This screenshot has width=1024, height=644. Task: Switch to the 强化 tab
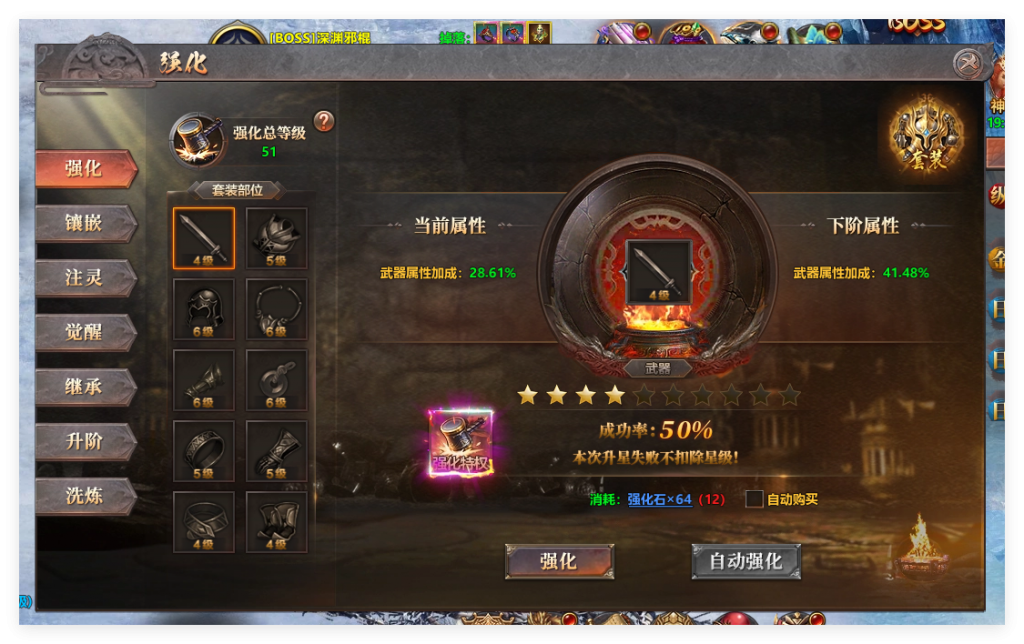[x=85, y=169]
